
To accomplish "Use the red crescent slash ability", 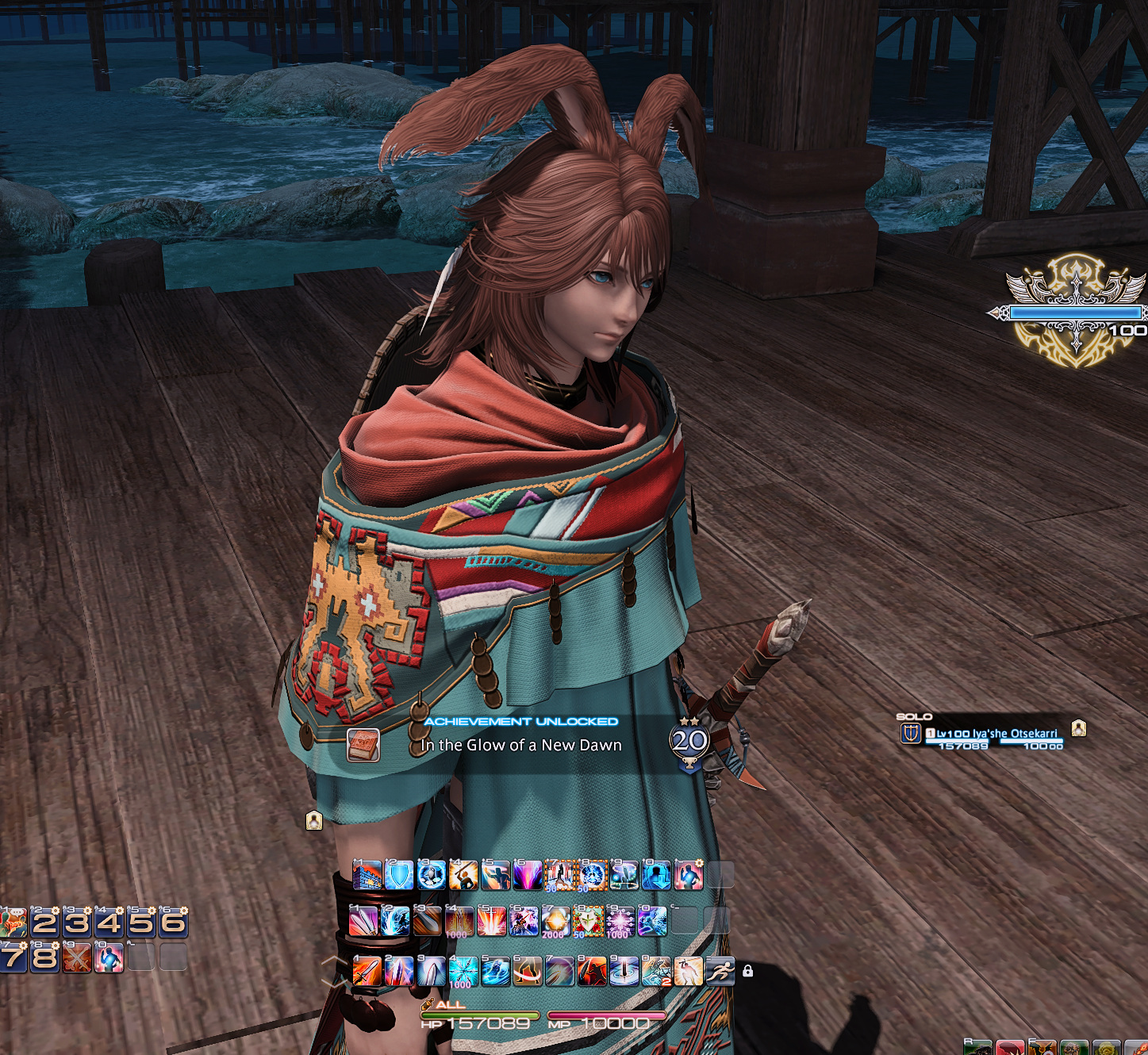I will 528,971.
